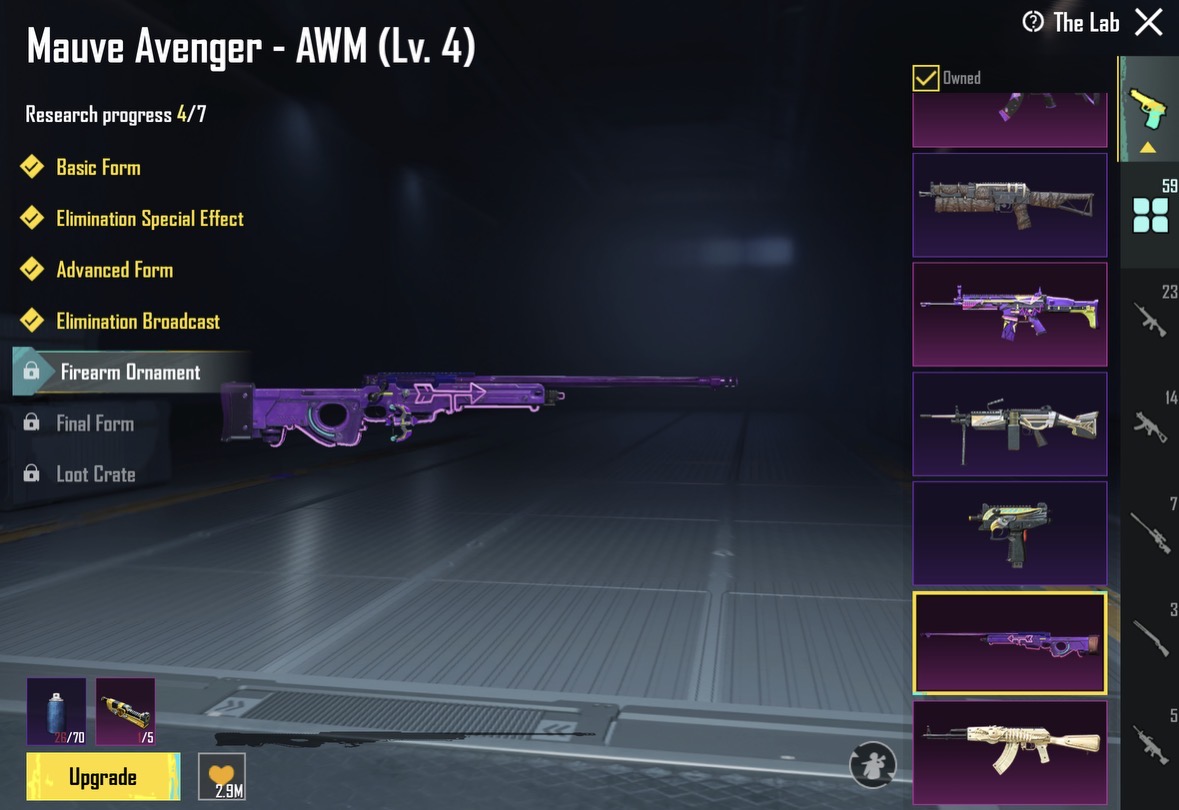
Task: Click the round character silhouette icon
Action: (872, 765)
